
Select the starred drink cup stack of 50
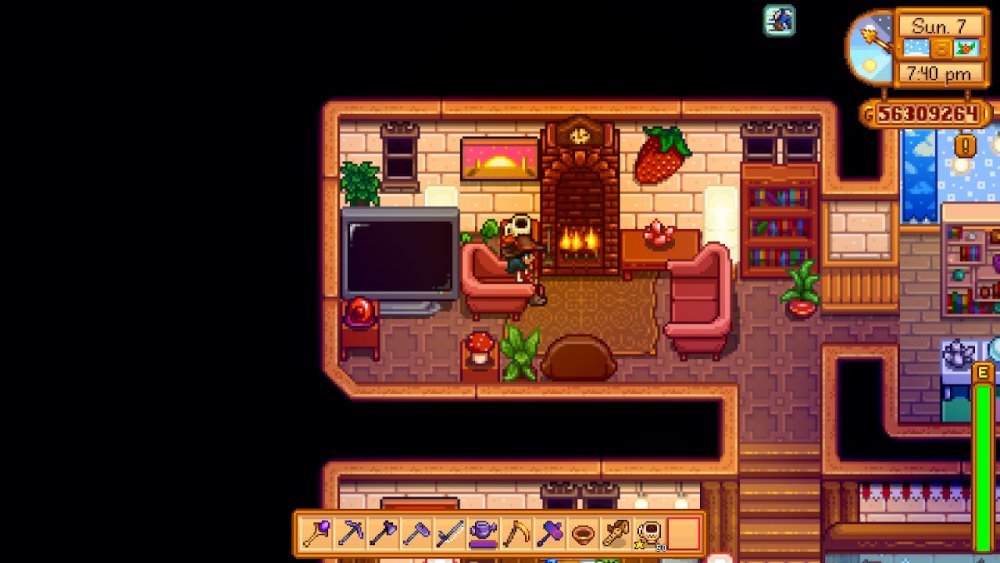[x=649, y=533]
